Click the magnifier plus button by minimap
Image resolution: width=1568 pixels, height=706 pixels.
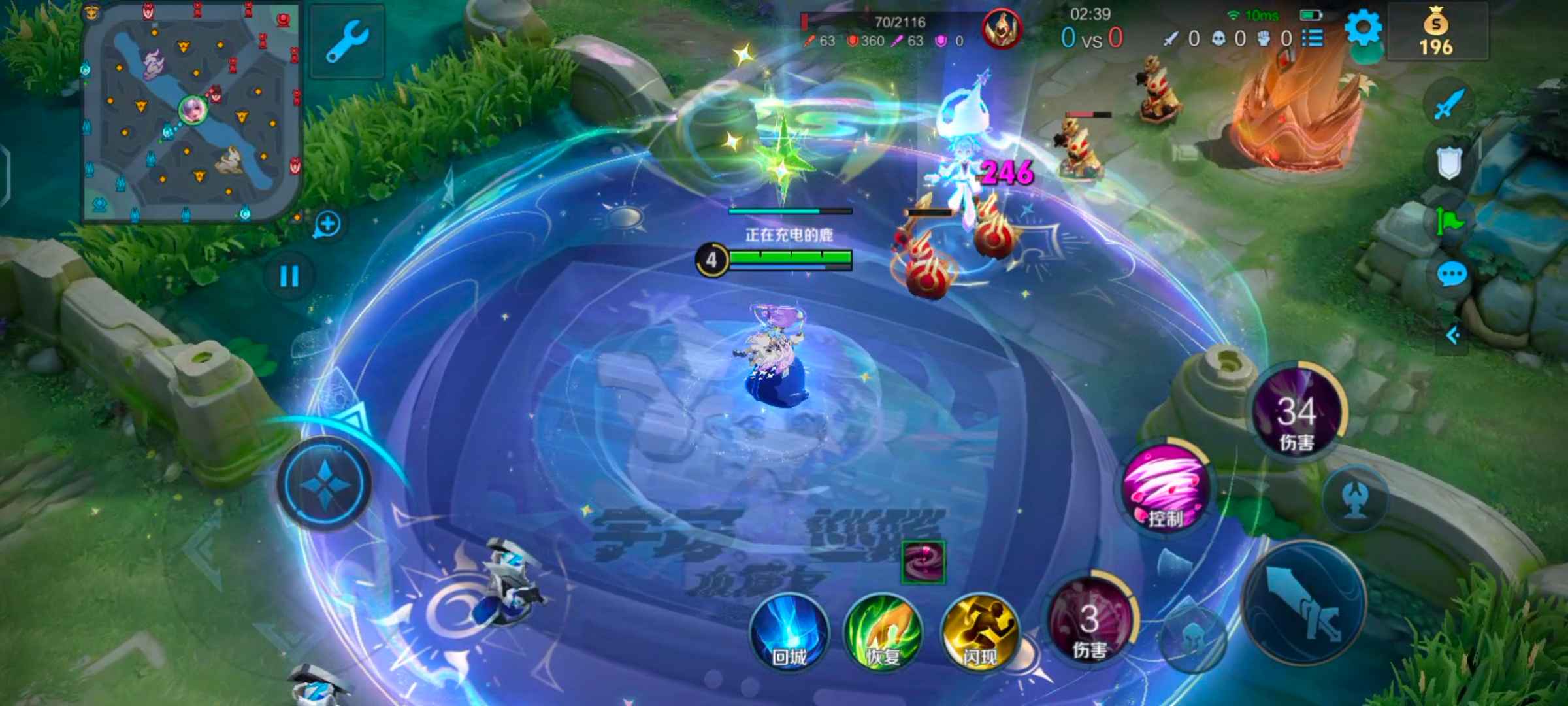click(x=327, y=225)
